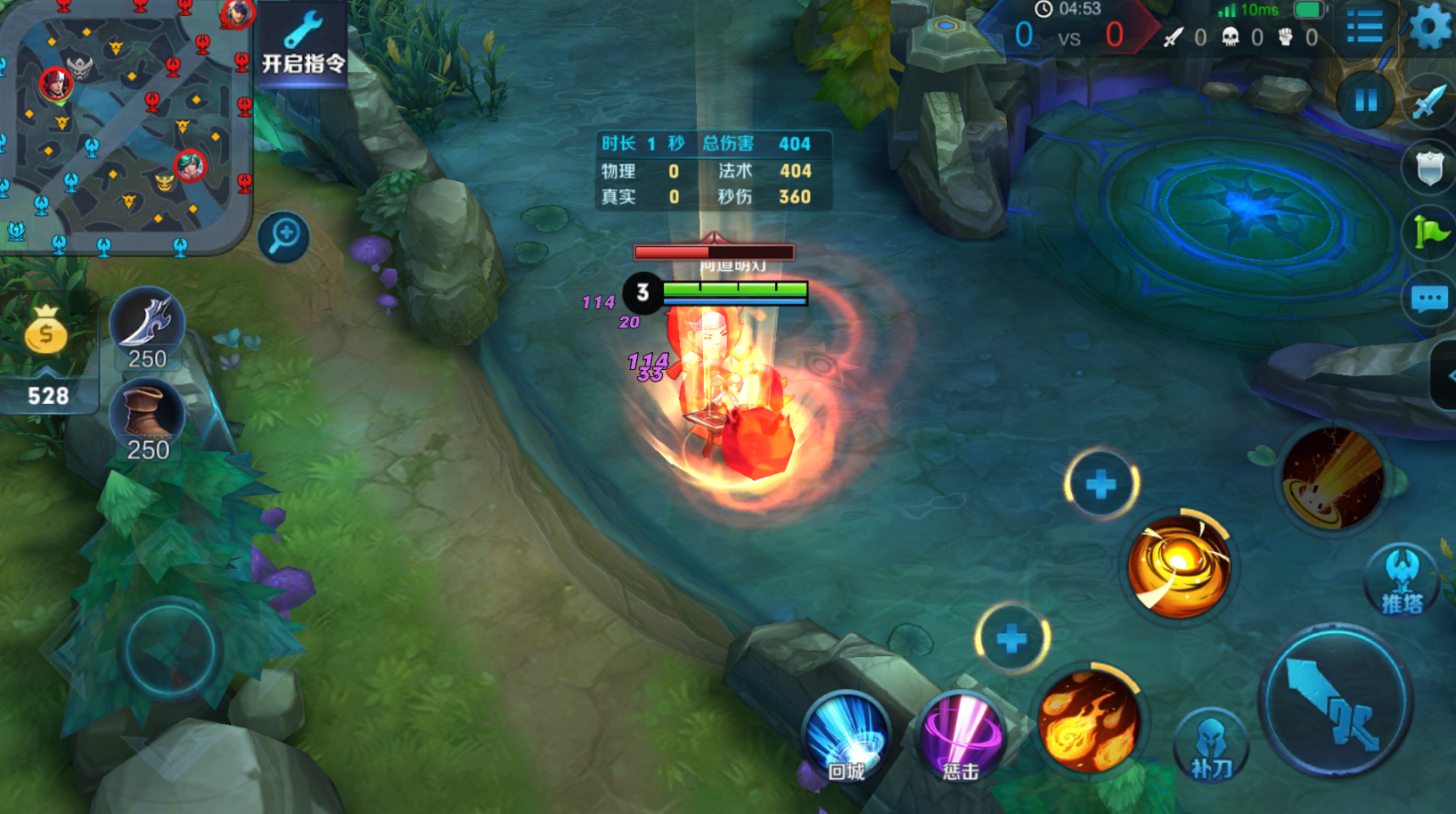1456x814 pixels.
Task: Open the chat bubble quick messages
Action: [1429, 299]
